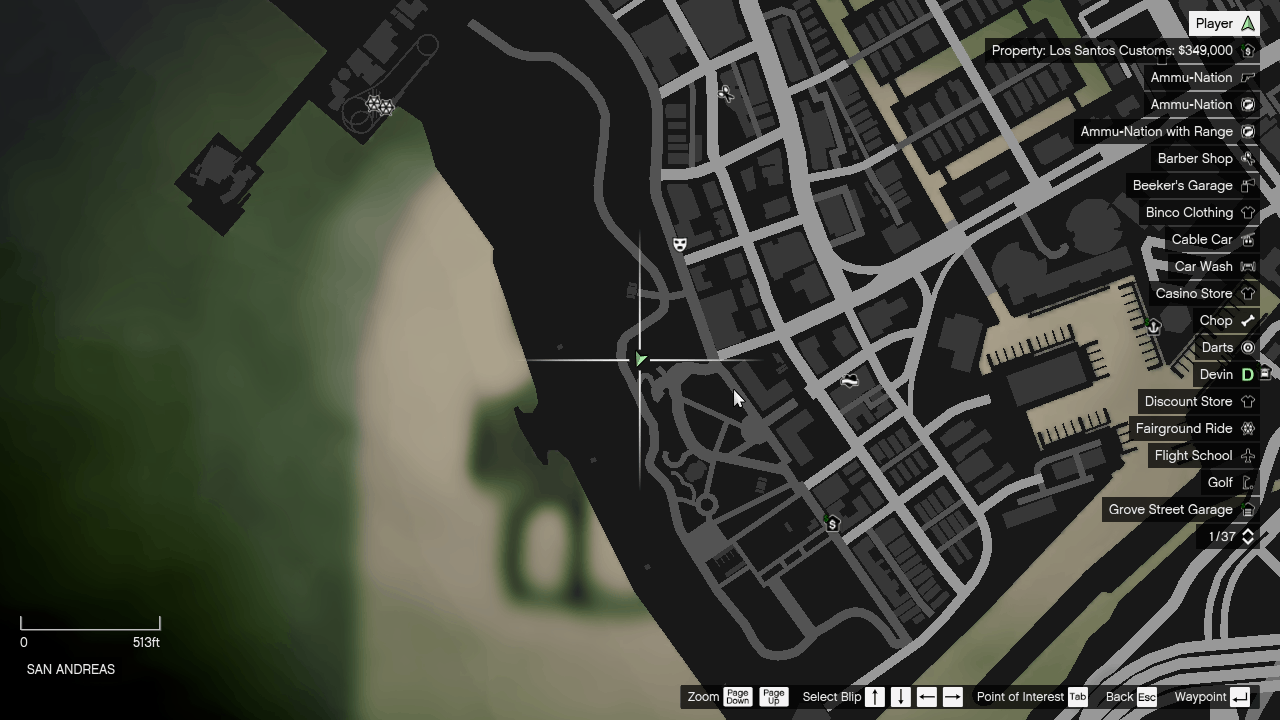
Task: Select the Chop bone icon in legend
Action: [1248, 320]
